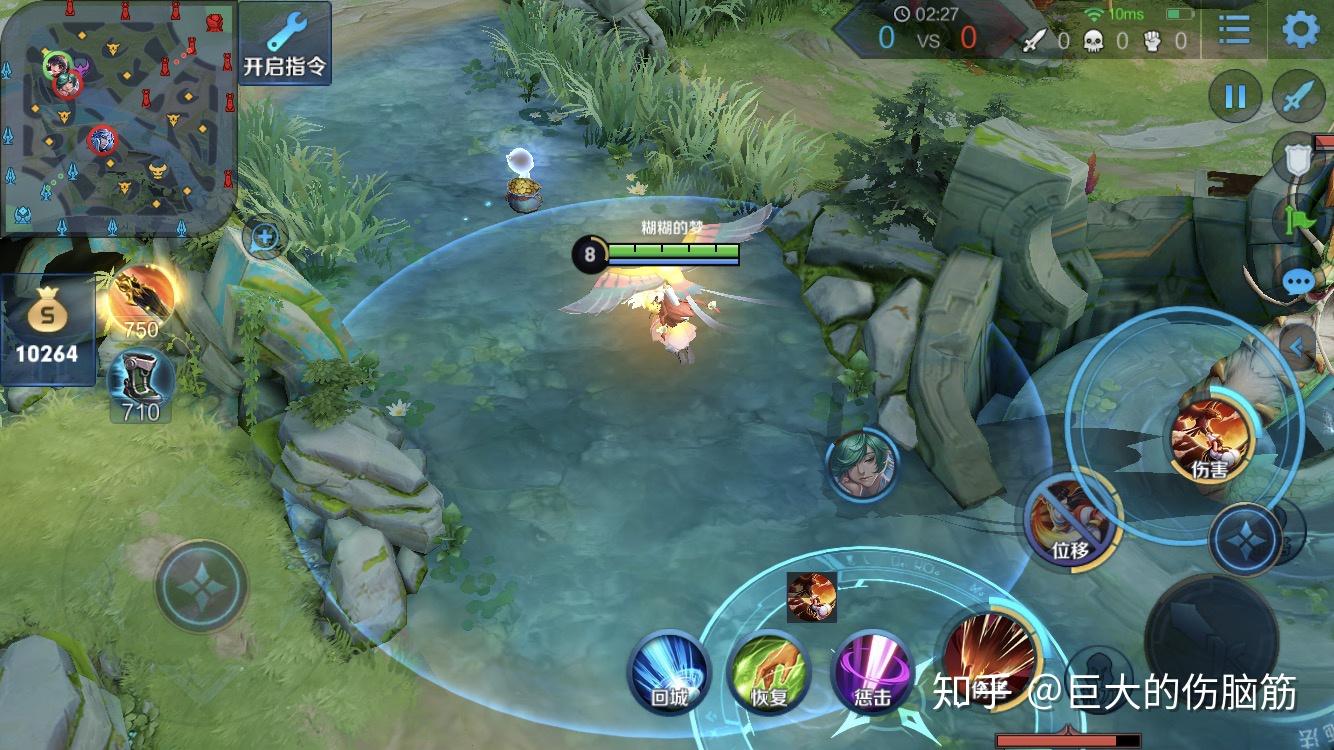This screenshot has width=1334, height=750.
Task: Tap the plus button beside minimap
Action: (x=265, y=238)
